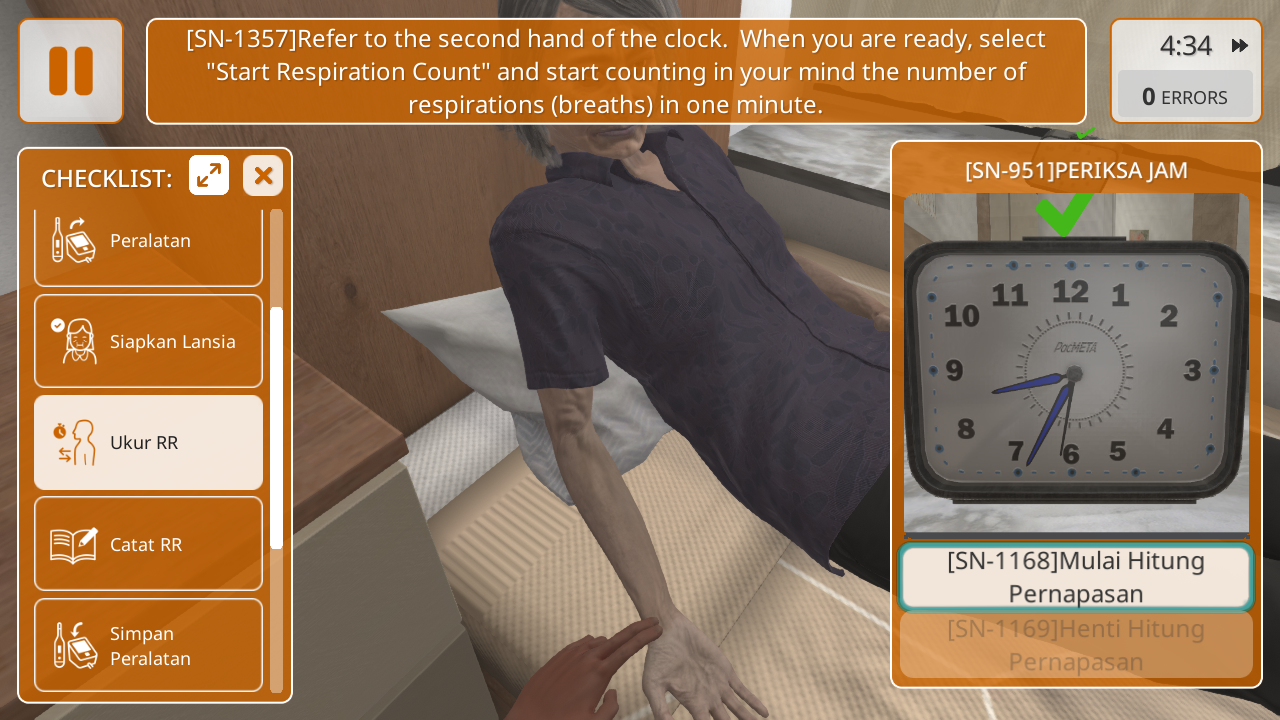Fast-forward the timer using the double-arrow icon

[1240, 46]
